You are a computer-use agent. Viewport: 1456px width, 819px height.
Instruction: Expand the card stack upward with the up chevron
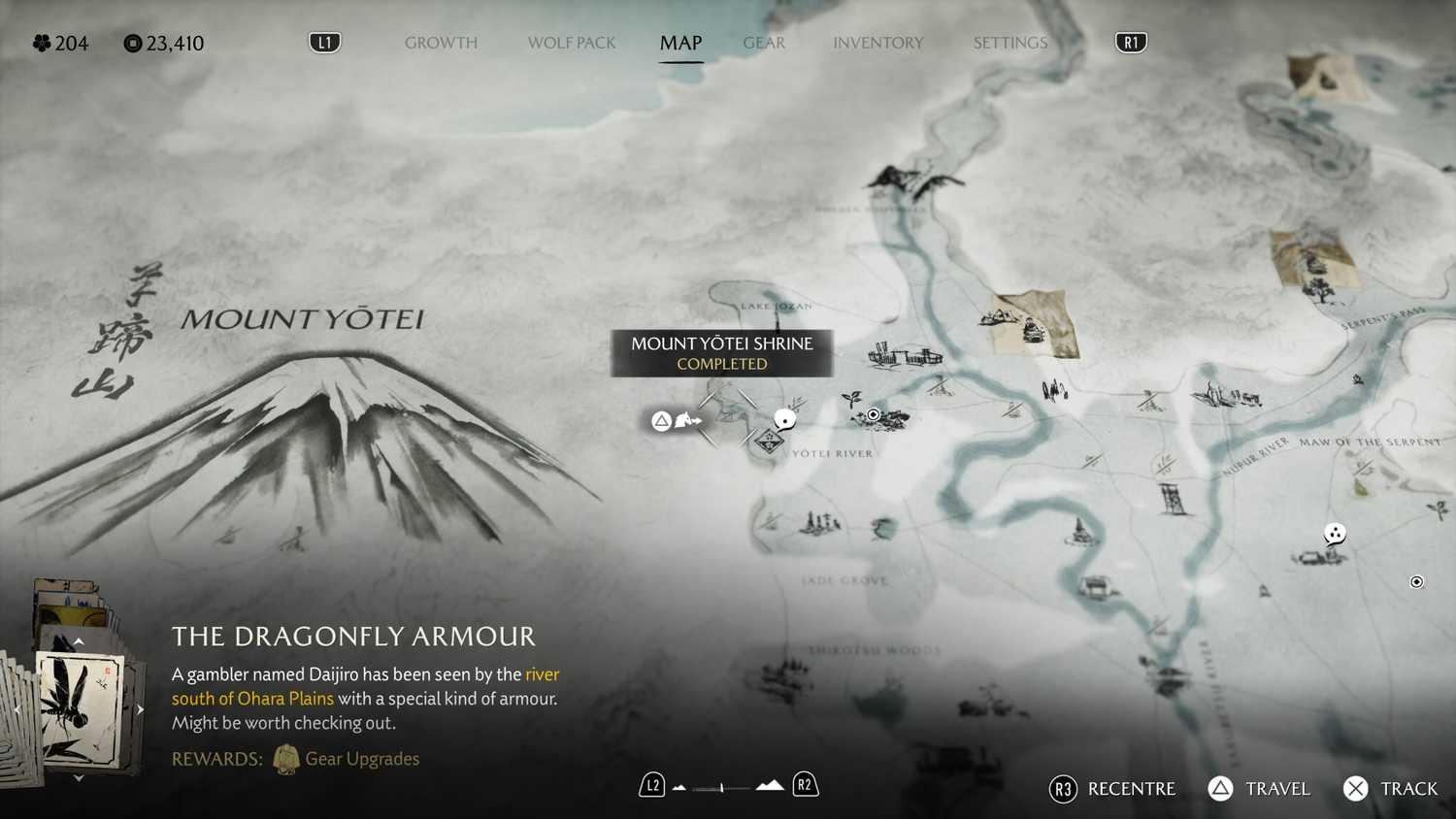(79, 640)
